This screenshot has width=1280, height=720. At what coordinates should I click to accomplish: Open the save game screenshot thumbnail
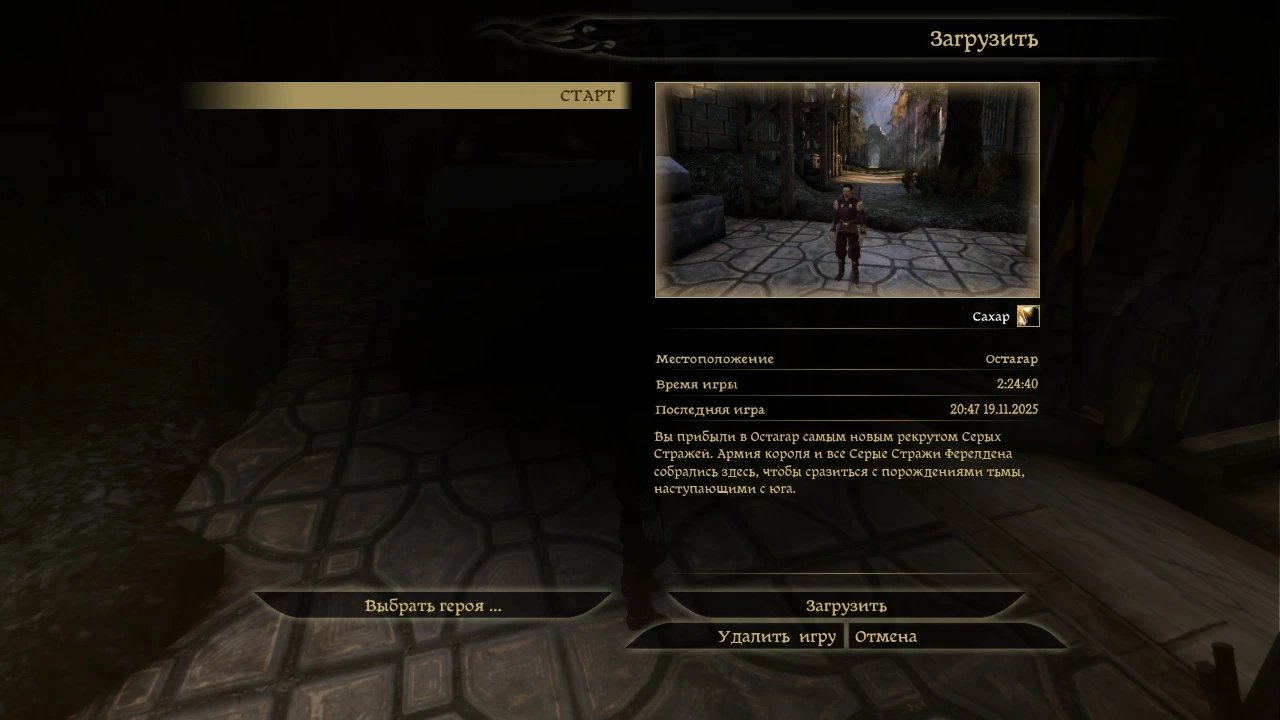click(x=847, y=190)
